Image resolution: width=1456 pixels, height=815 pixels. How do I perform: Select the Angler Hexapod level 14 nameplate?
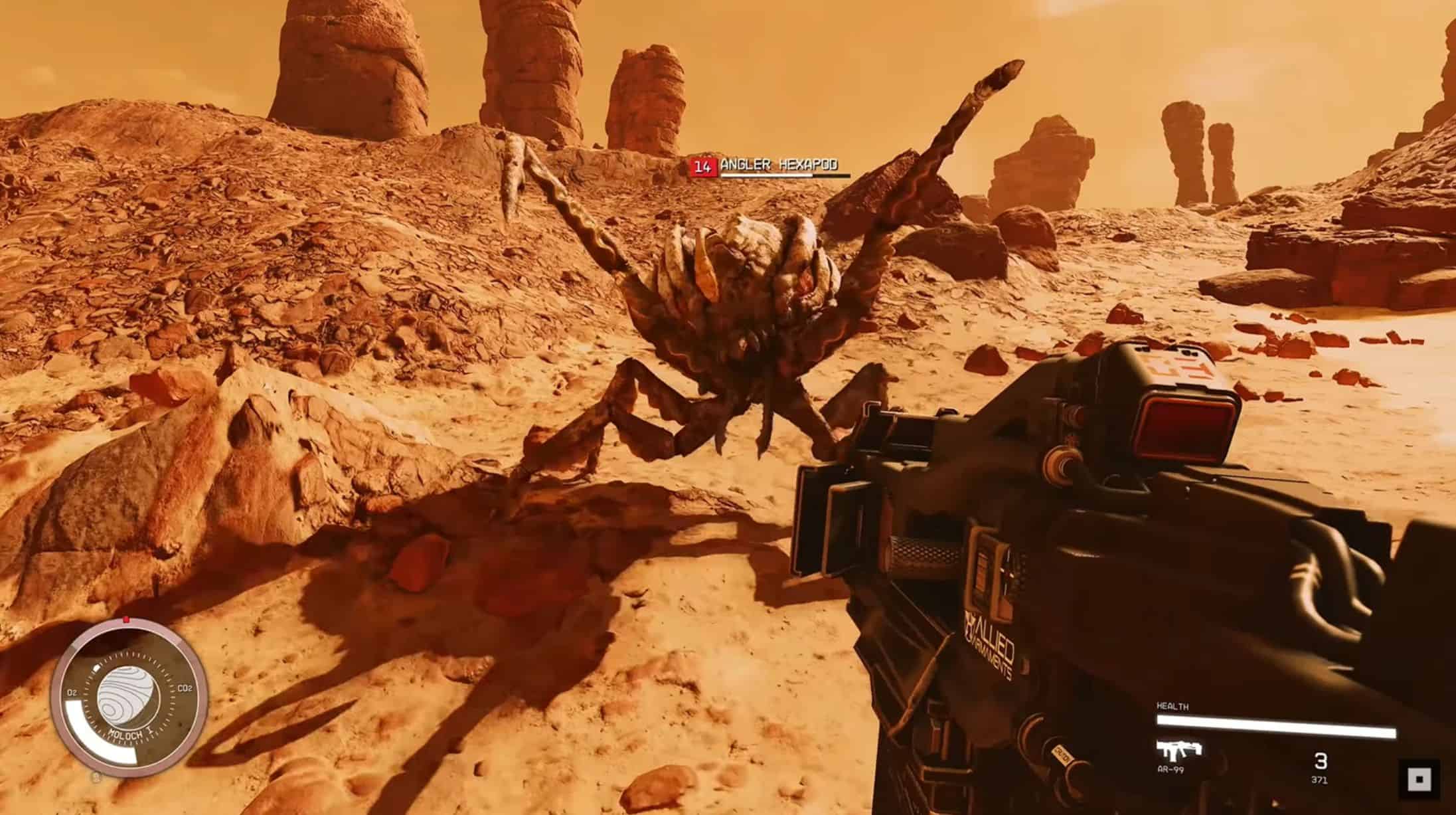769,166
